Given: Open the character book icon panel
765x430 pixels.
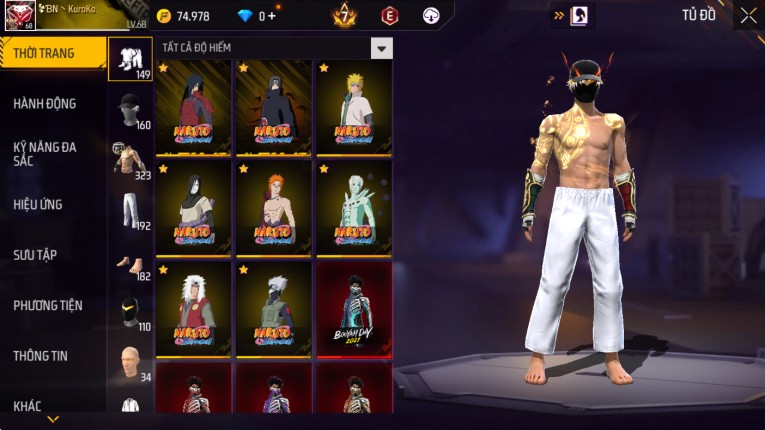Looking at the screenshot, I should click(x=578, y=16).
